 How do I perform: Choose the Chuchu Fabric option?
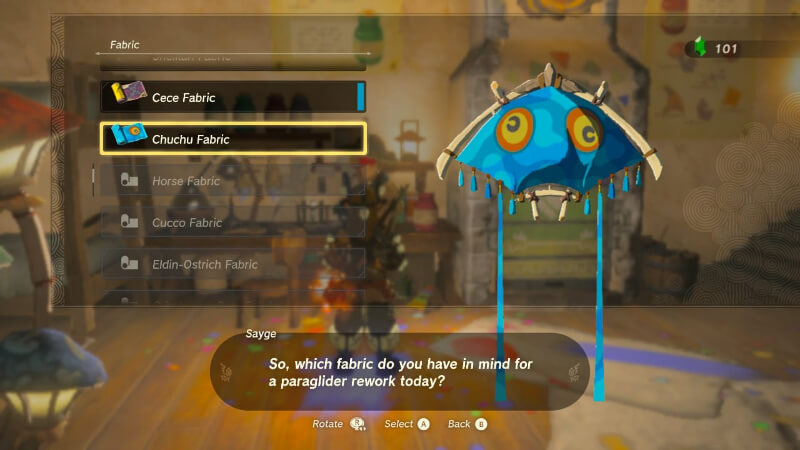(x=233, y=139)
